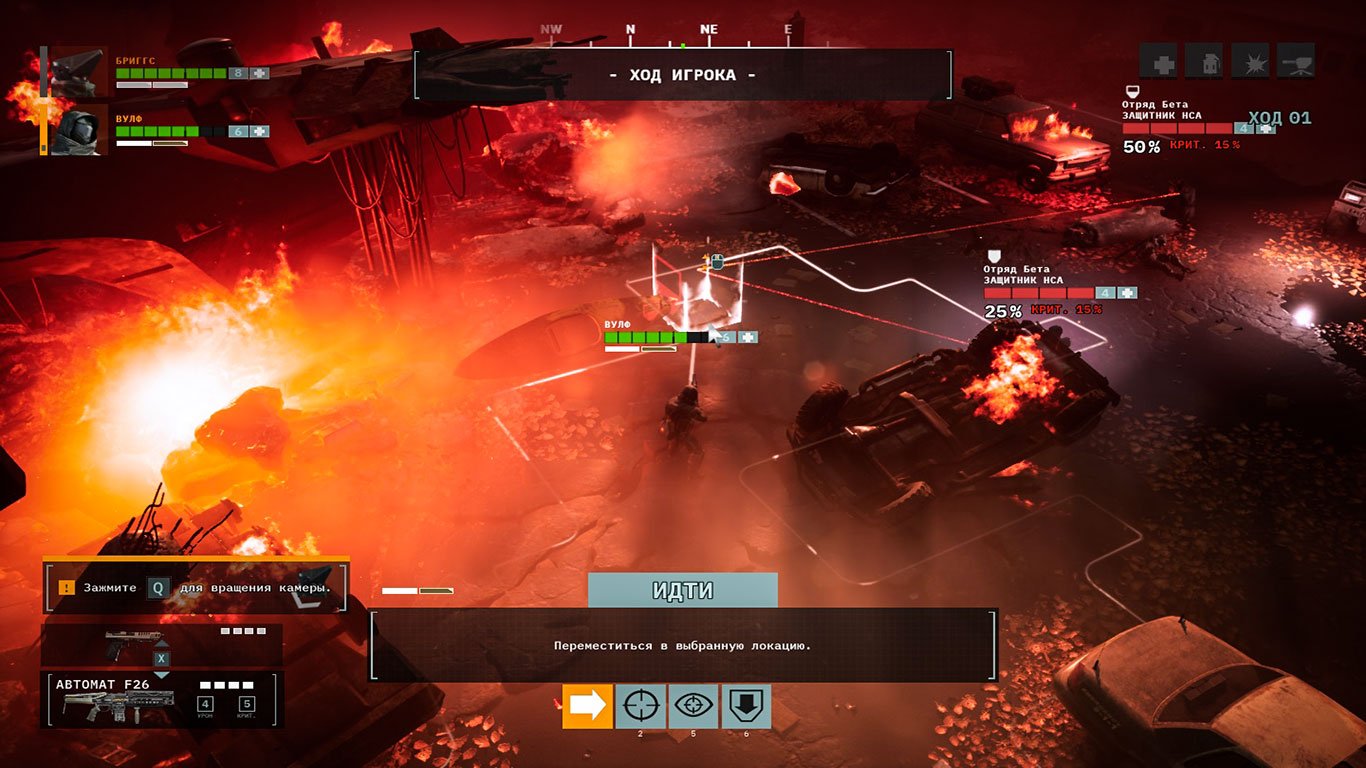Viewport: 1366px width, 768px height.
Task: Select the Автомат F26 rifle panel
Action: tap(161, 699)
